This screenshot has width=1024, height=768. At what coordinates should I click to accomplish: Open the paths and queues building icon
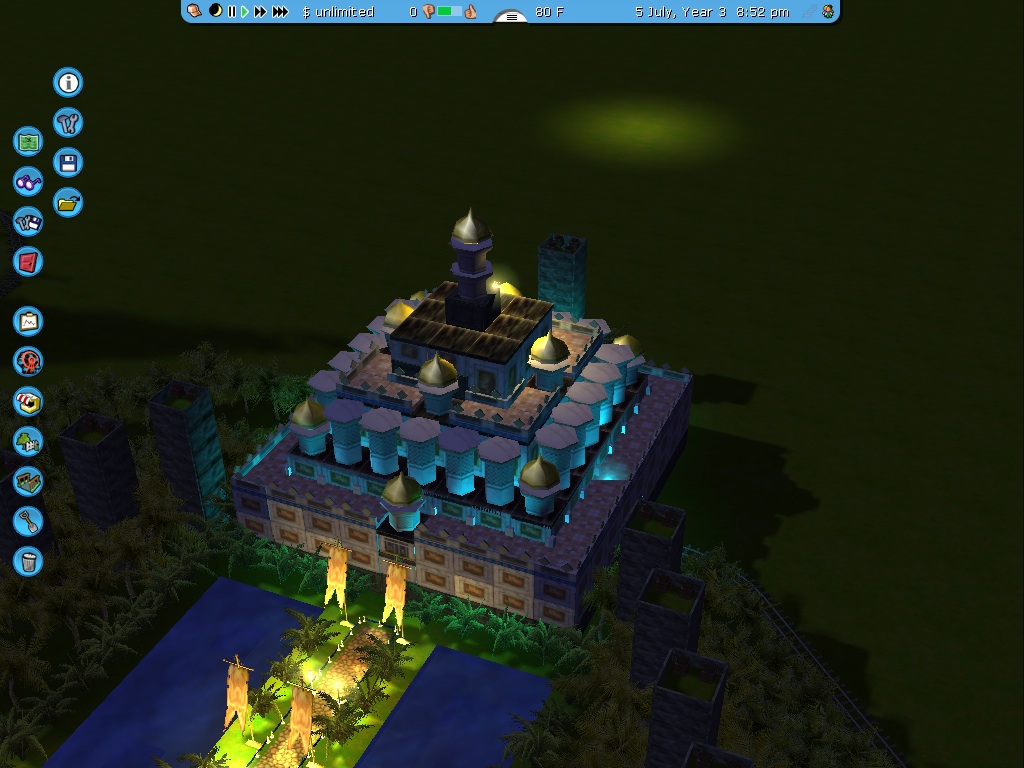click(x=29, y=481)
